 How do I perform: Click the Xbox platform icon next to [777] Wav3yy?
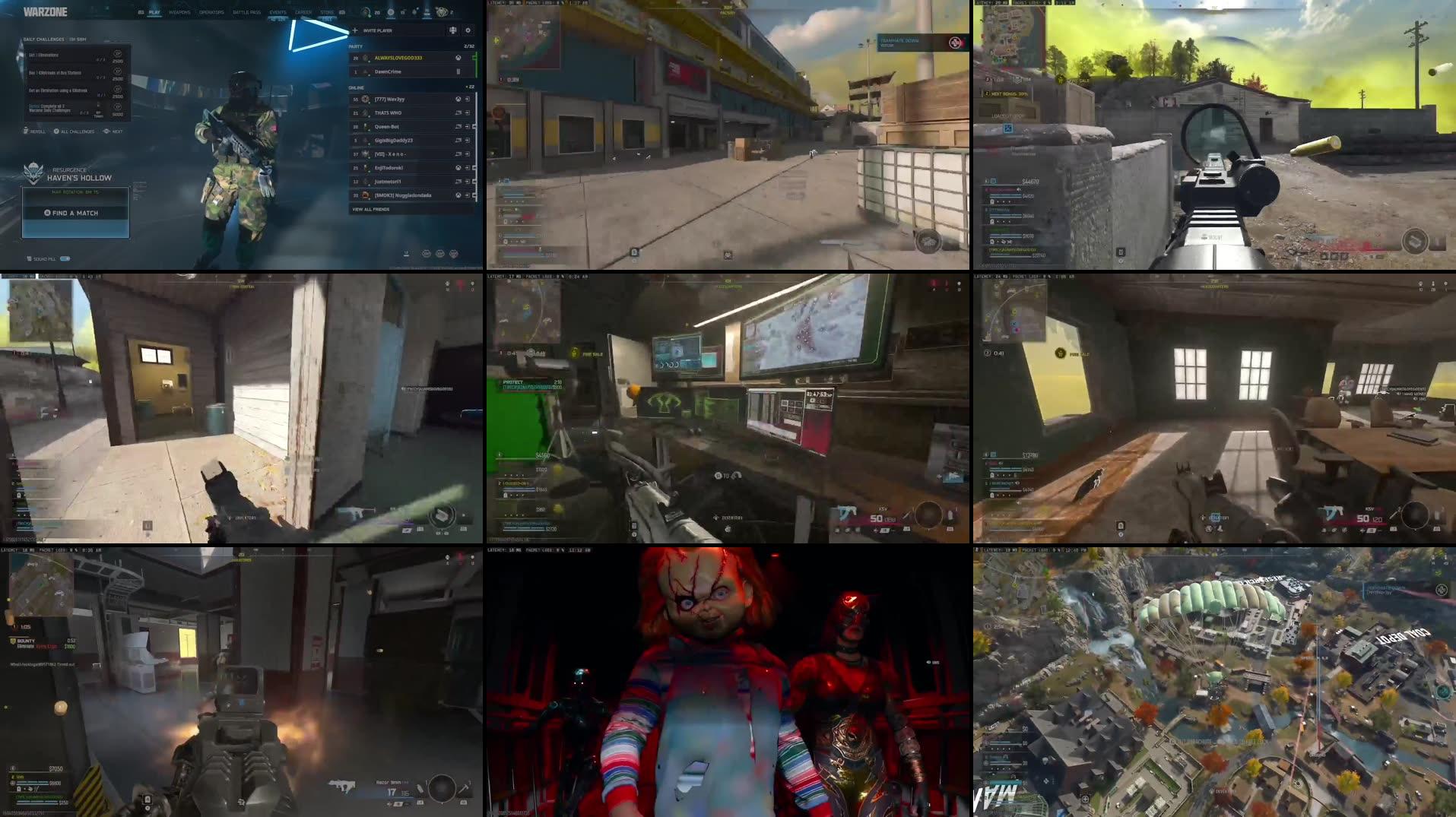tap(458, 99)
